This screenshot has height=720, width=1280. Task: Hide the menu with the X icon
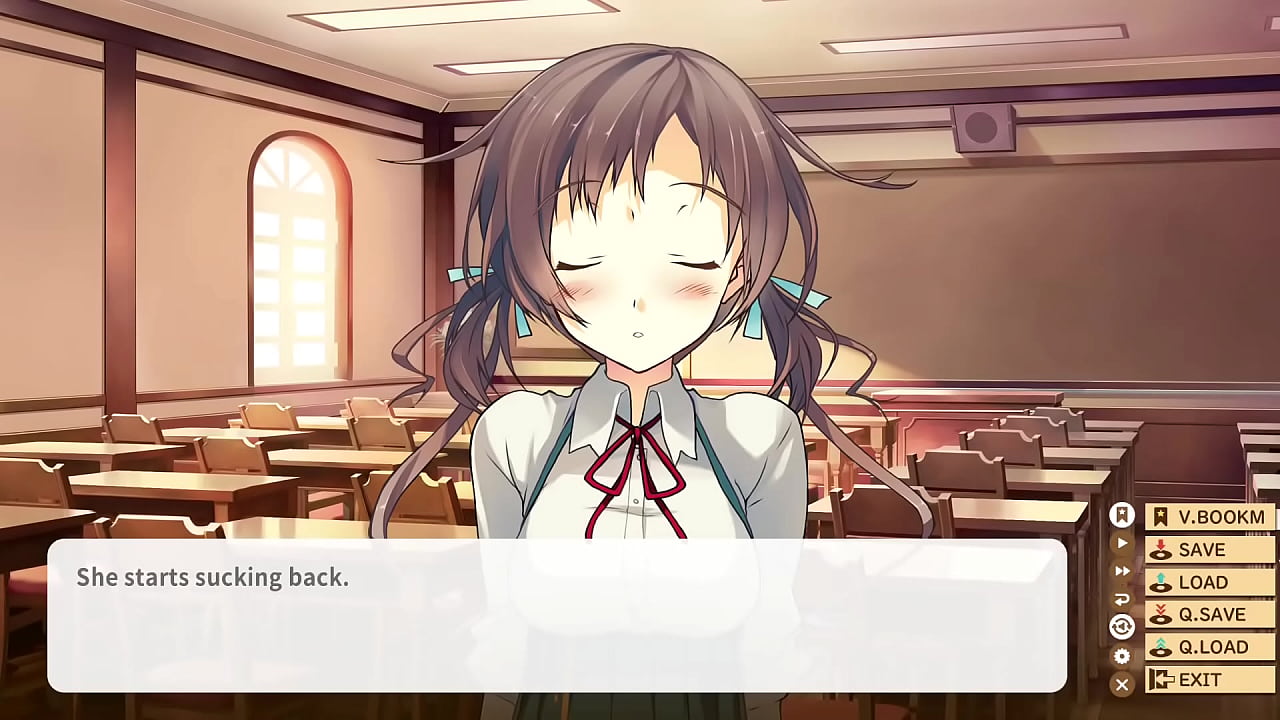pyautogui.click(x=1122, y=684)
